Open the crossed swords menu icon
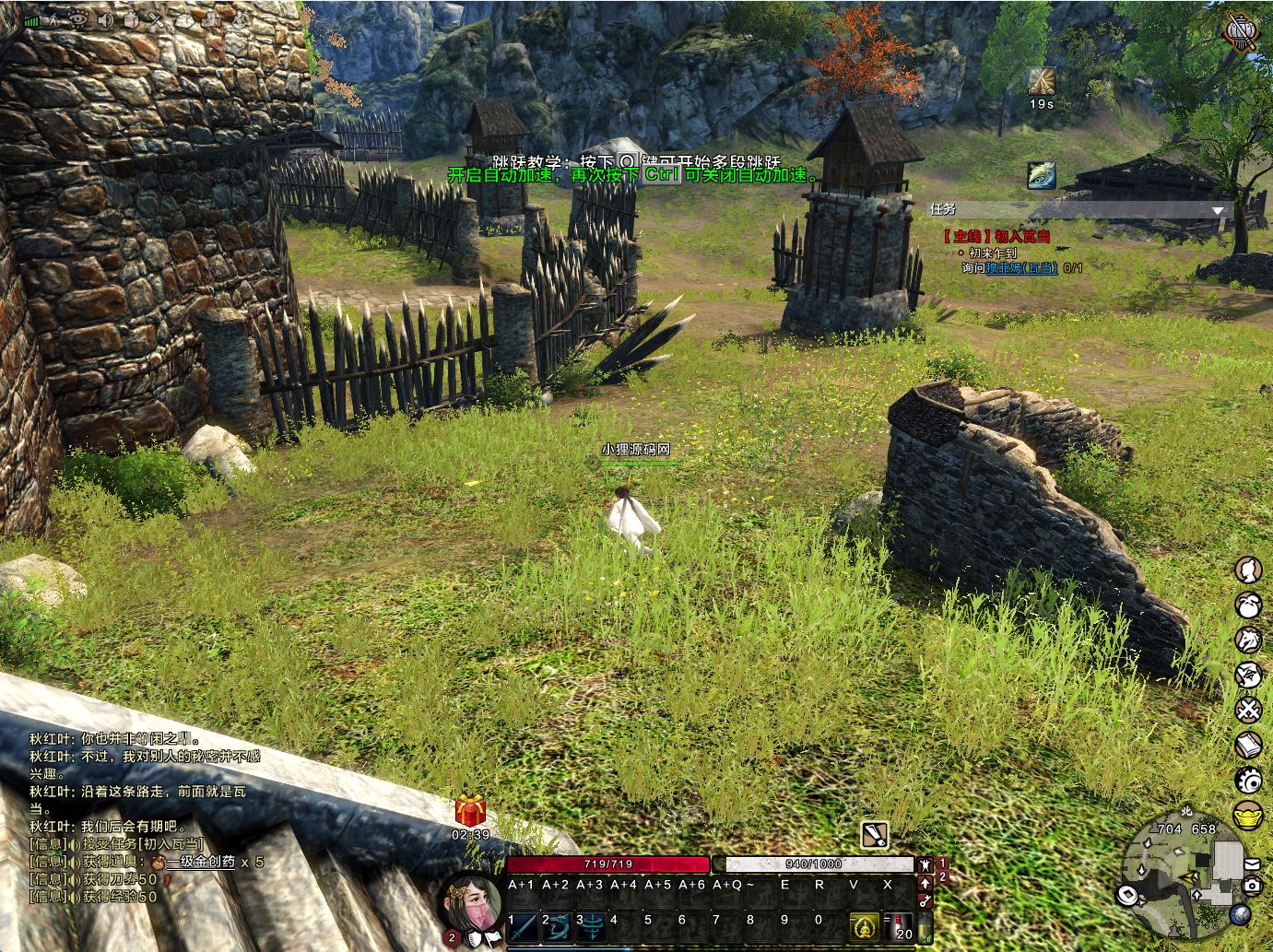 click(1248, 710)
